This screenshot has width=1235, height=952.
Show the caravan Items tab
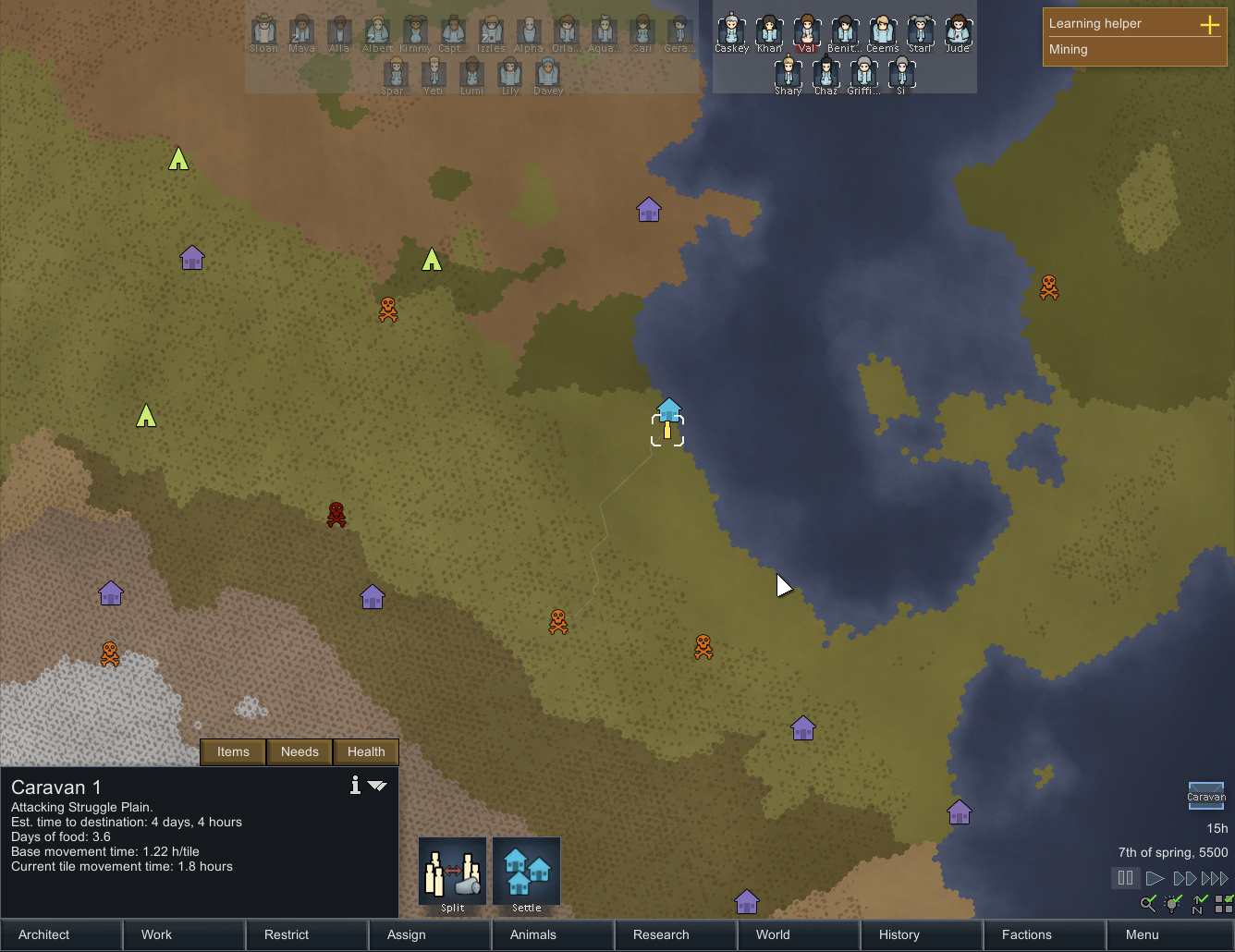233,751
